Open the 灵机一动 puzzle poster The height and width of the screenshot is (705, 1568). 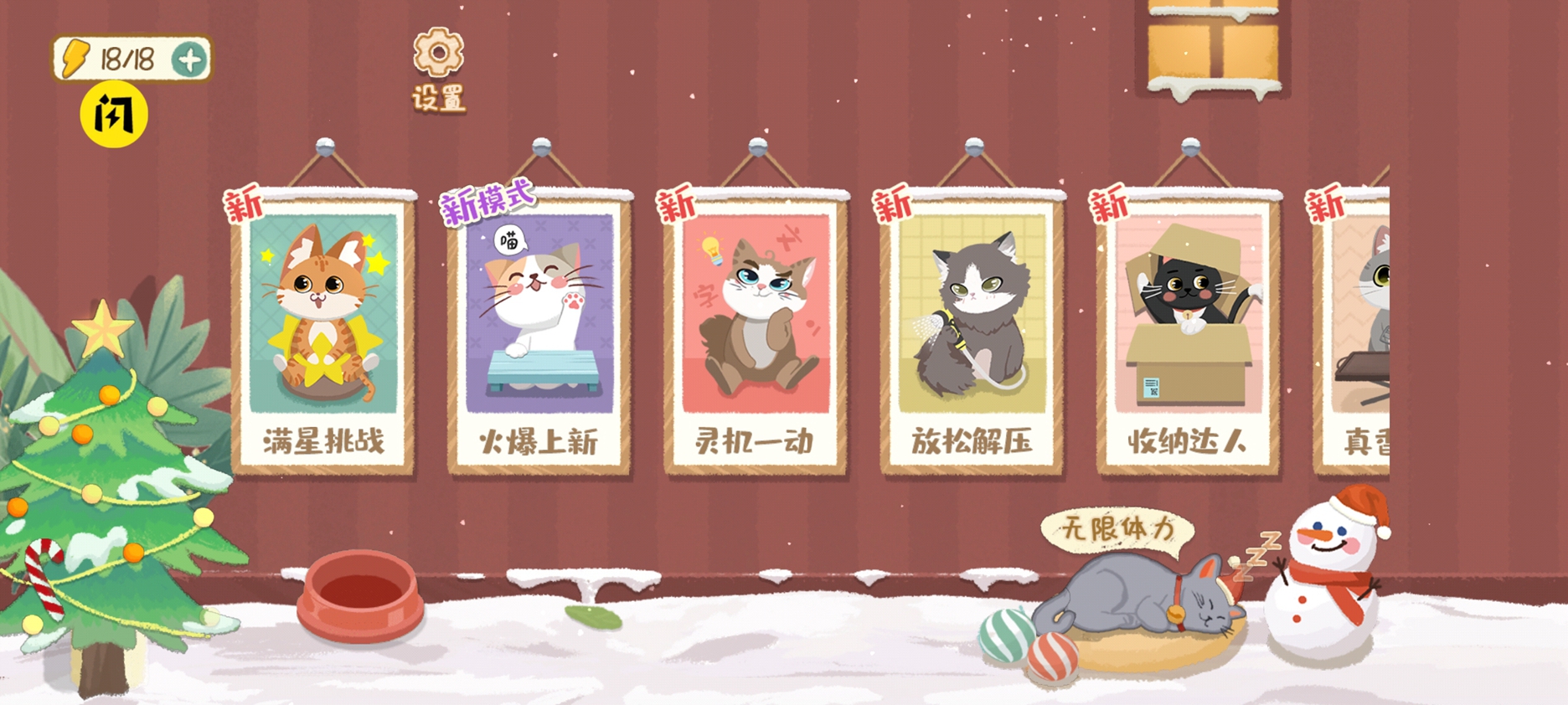click(756, 327)
